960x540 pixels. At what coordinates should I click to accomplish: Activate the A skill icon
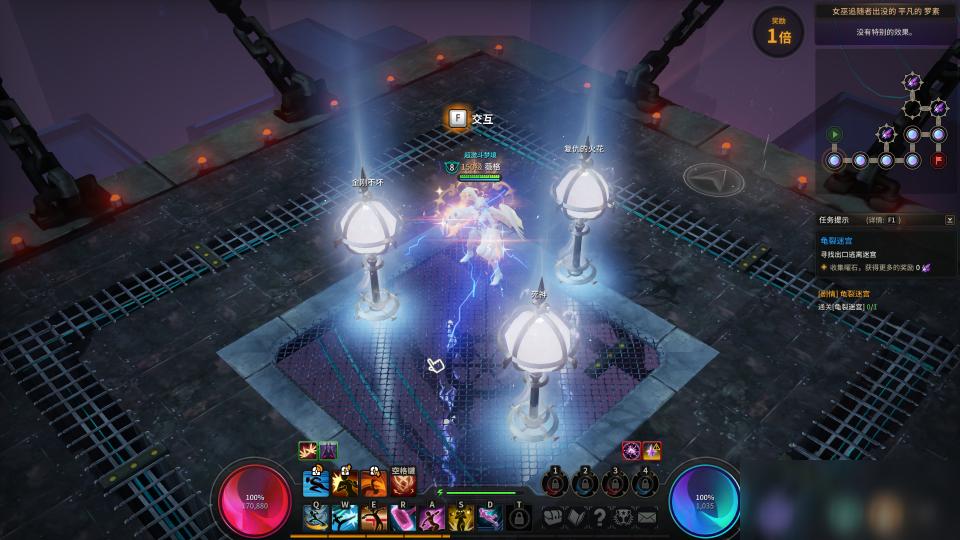coord(432,518)
